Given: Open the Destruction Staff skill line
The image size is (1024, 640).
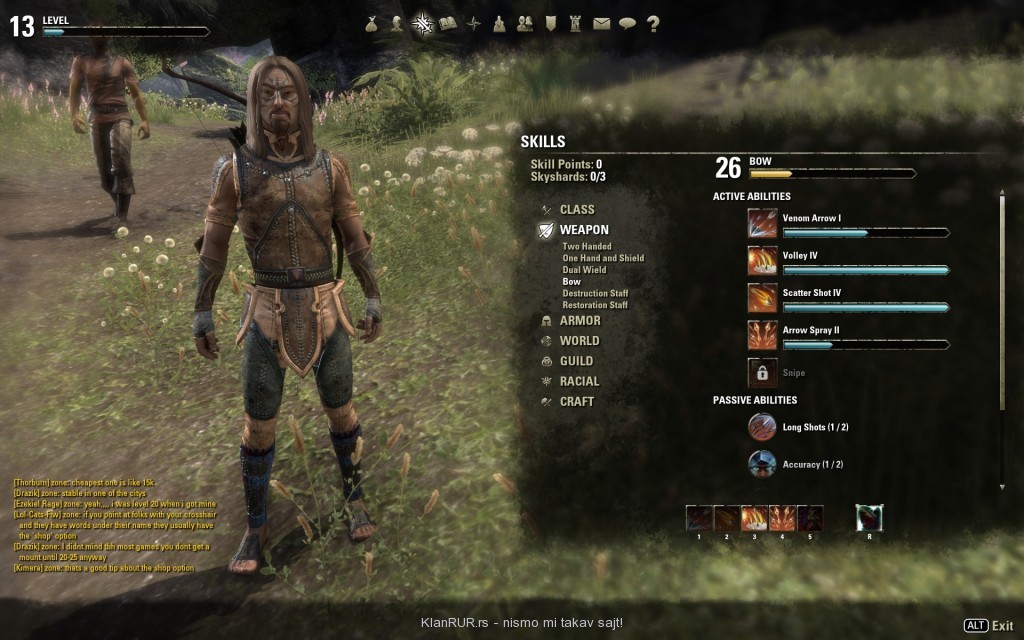Looking at the screenshot, I should coord(595,293).
